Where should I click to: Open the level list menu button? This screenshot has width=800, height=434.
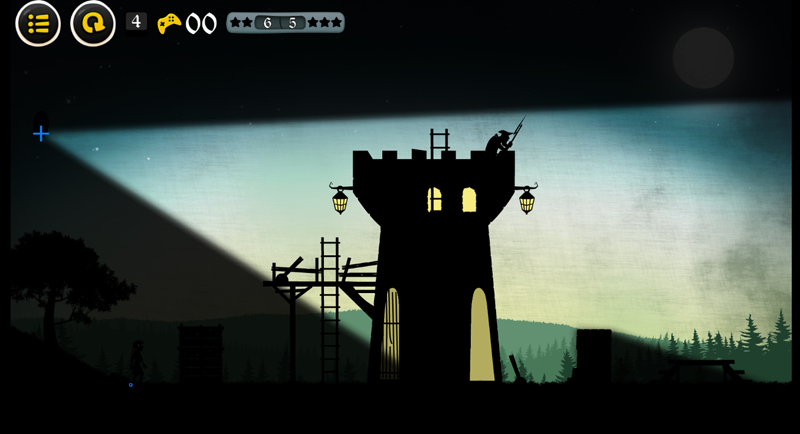pyautogui.click(x=38, y=23)
